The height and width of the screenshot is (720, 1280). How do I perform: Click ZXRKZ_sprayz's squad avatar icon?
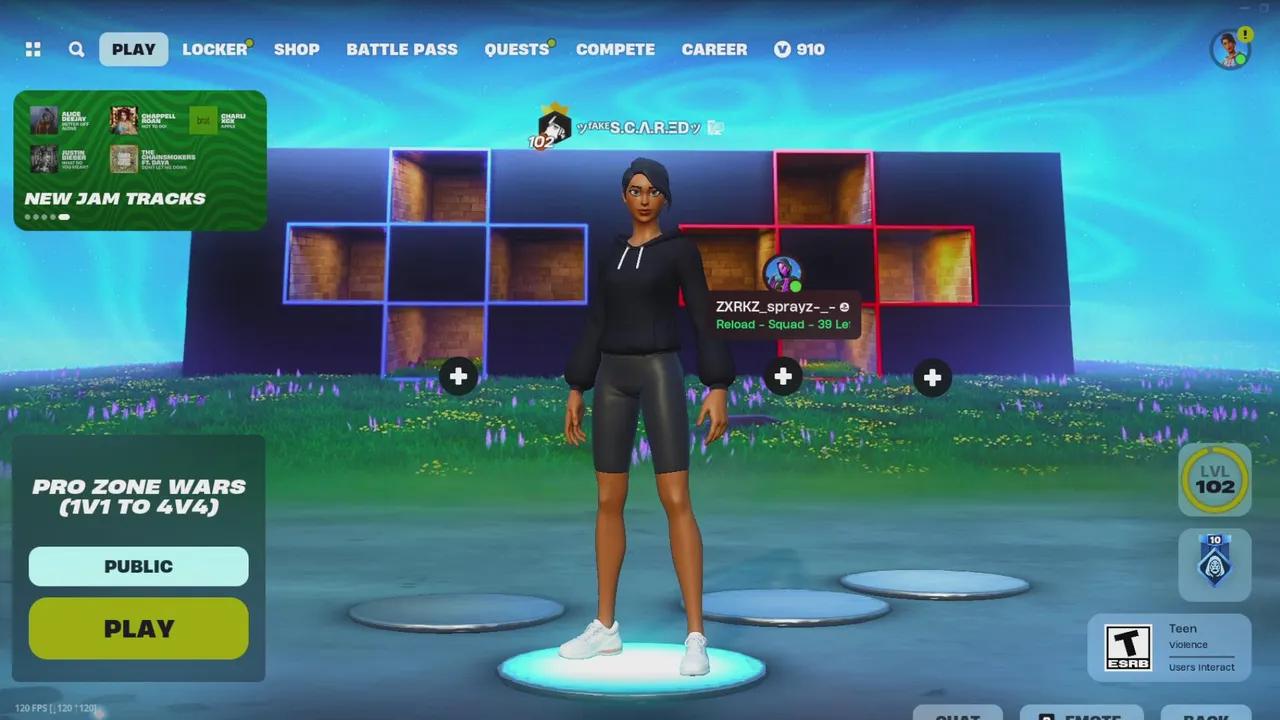tap(783, 272)
